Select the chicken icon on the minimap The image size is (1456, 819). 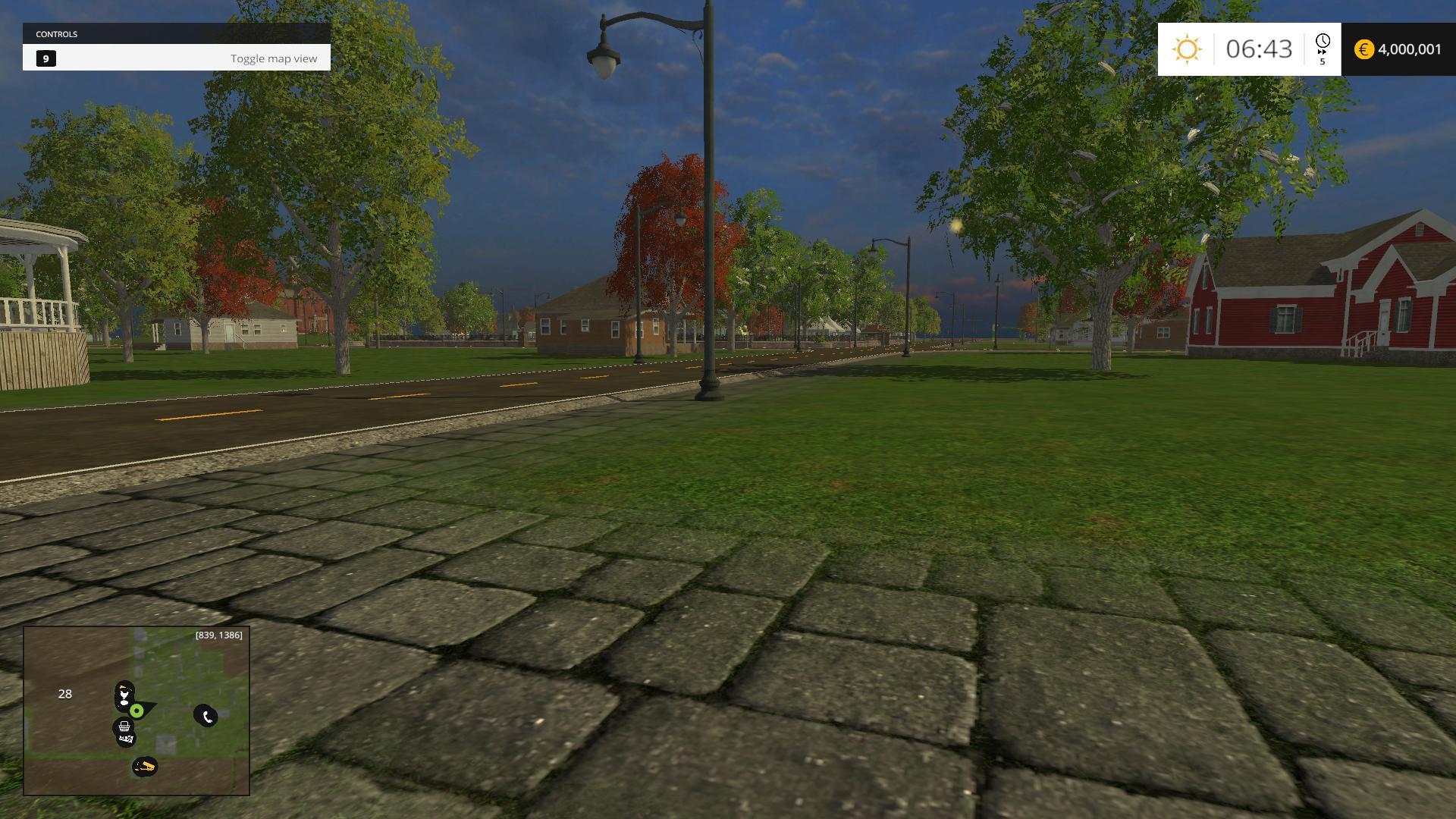[x=124, y=695]
